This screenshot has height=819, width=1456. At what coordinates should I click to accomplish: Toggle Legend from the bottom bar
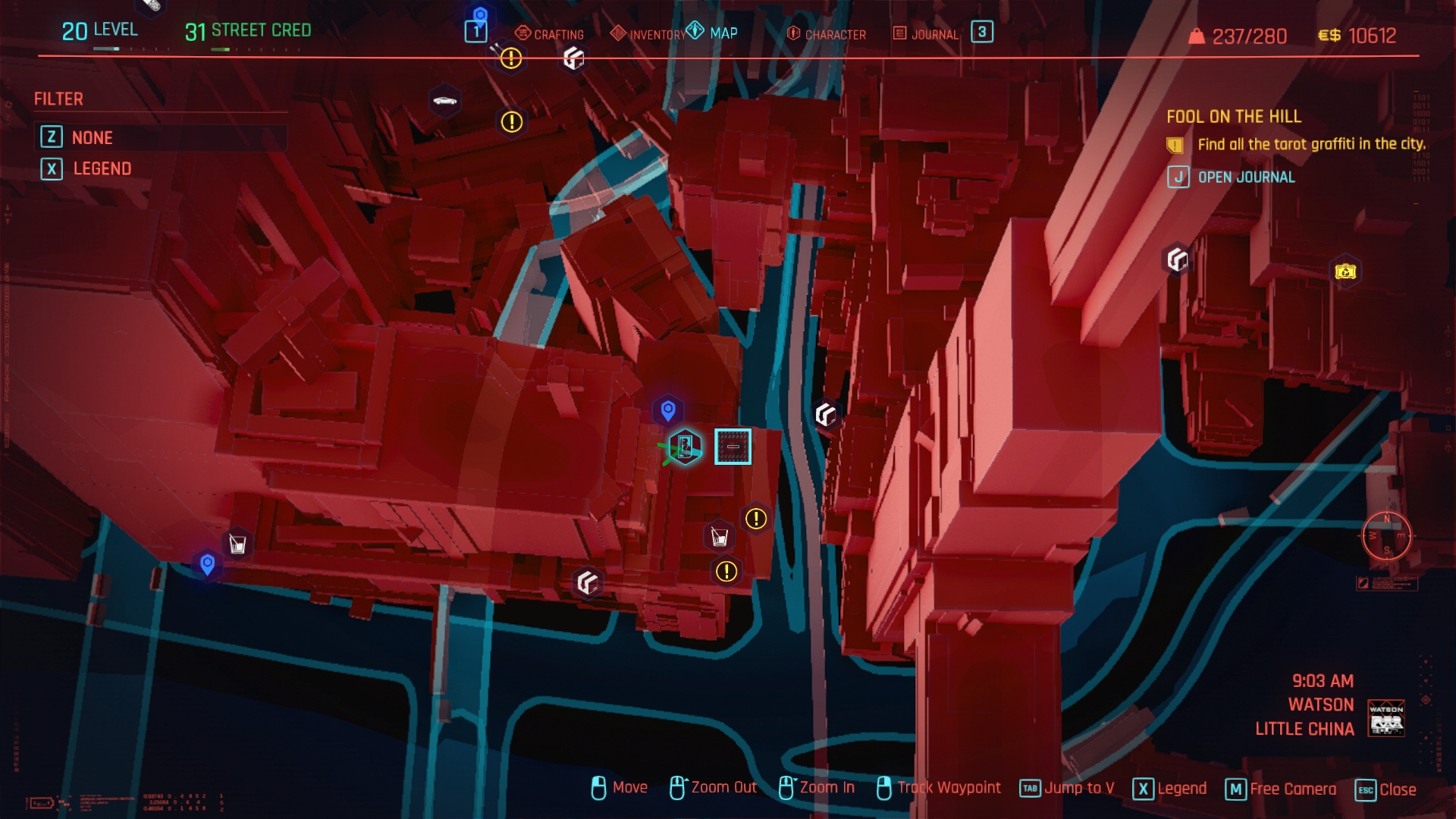[x=1169, y=789]
